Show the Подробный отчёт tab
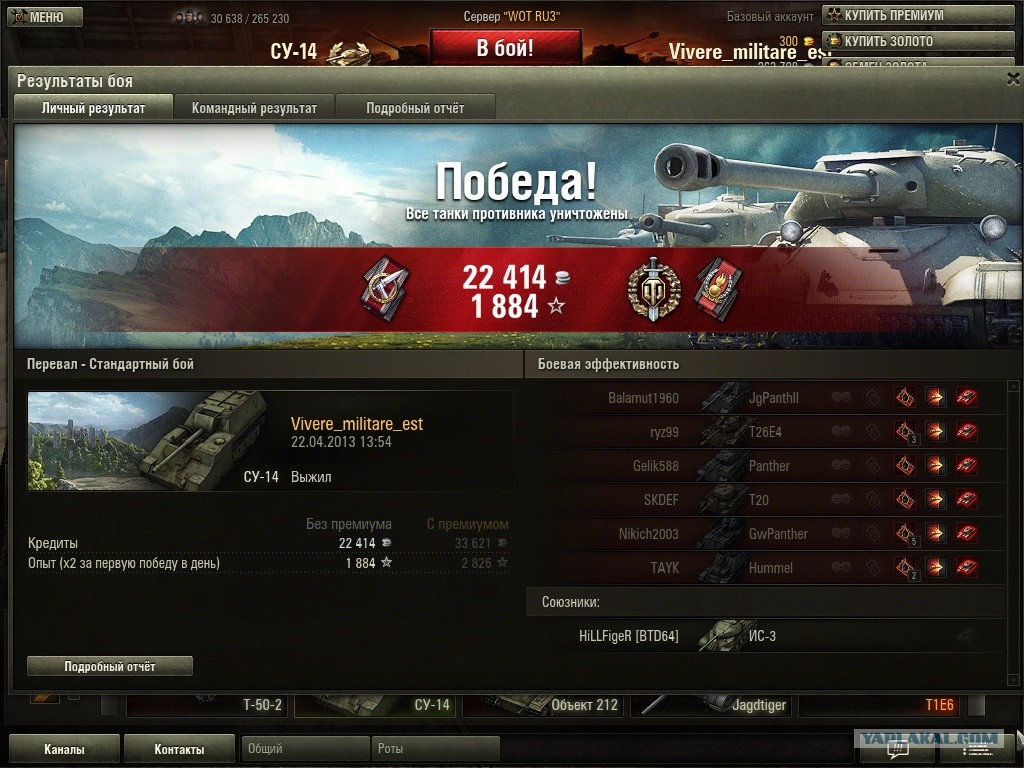Viewport: 1024px width, 768px height. (415, 108)
